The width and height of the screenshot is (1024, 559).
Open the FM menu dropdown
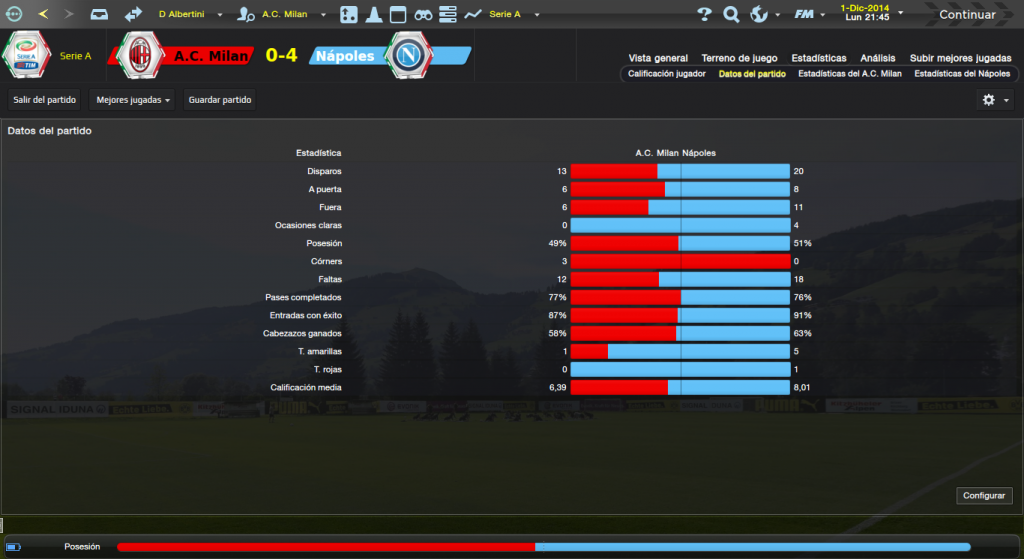pos(808,14)
